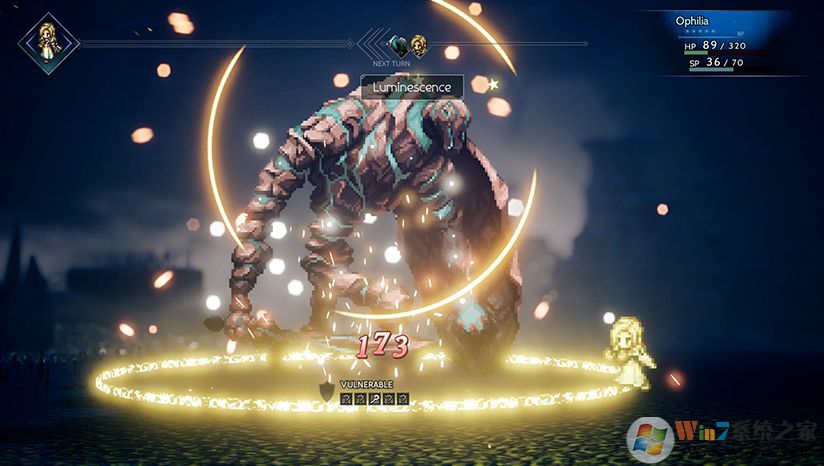Select the revealed staff weakness icon
The height and width of the screenshot is (466, 824).
tap(374, 399)
